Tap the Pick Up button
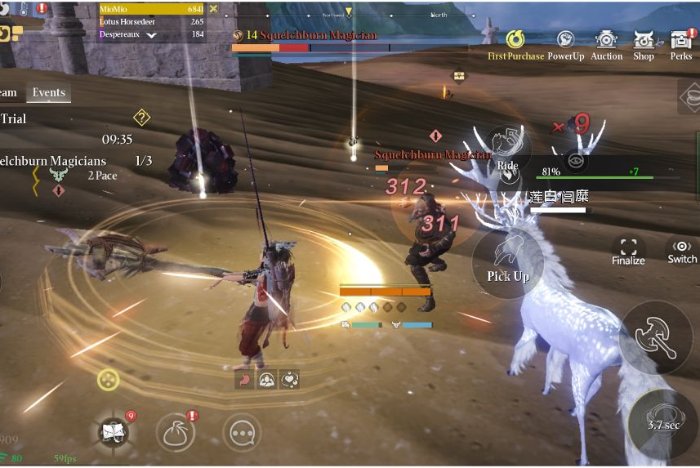The image size is (700, 468). [507, 263]
